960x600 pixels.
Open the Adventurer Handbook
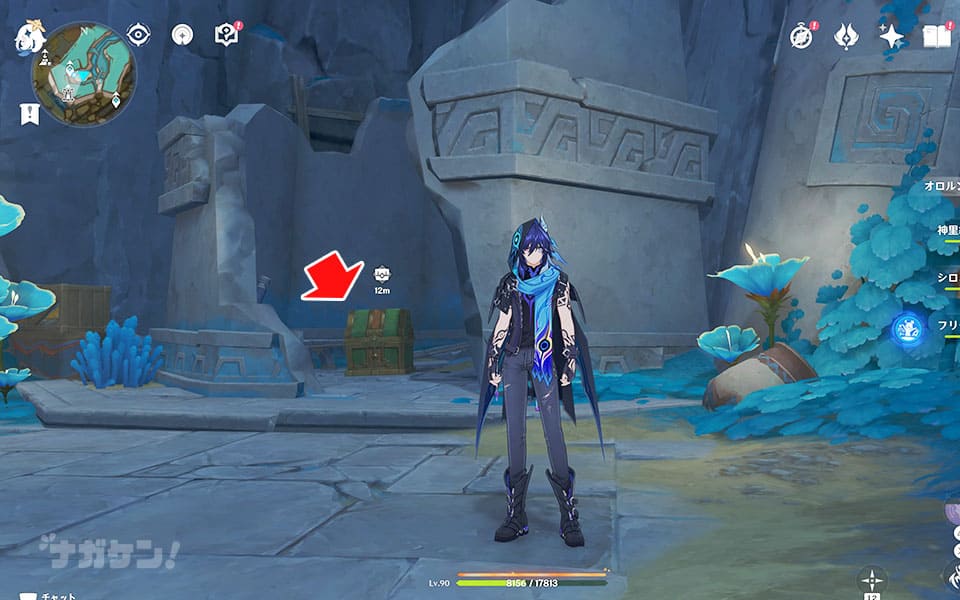point(936,36)
